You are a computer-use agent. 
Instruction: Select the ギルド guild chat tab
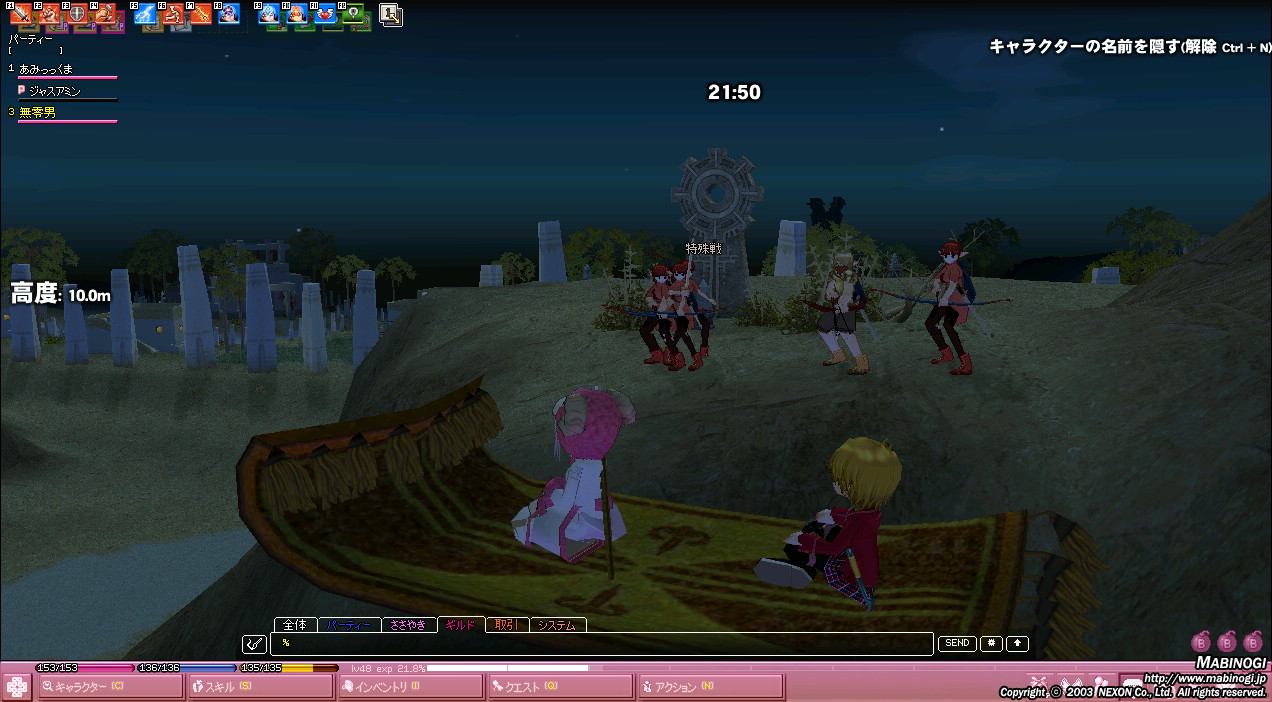click(460, 625)
